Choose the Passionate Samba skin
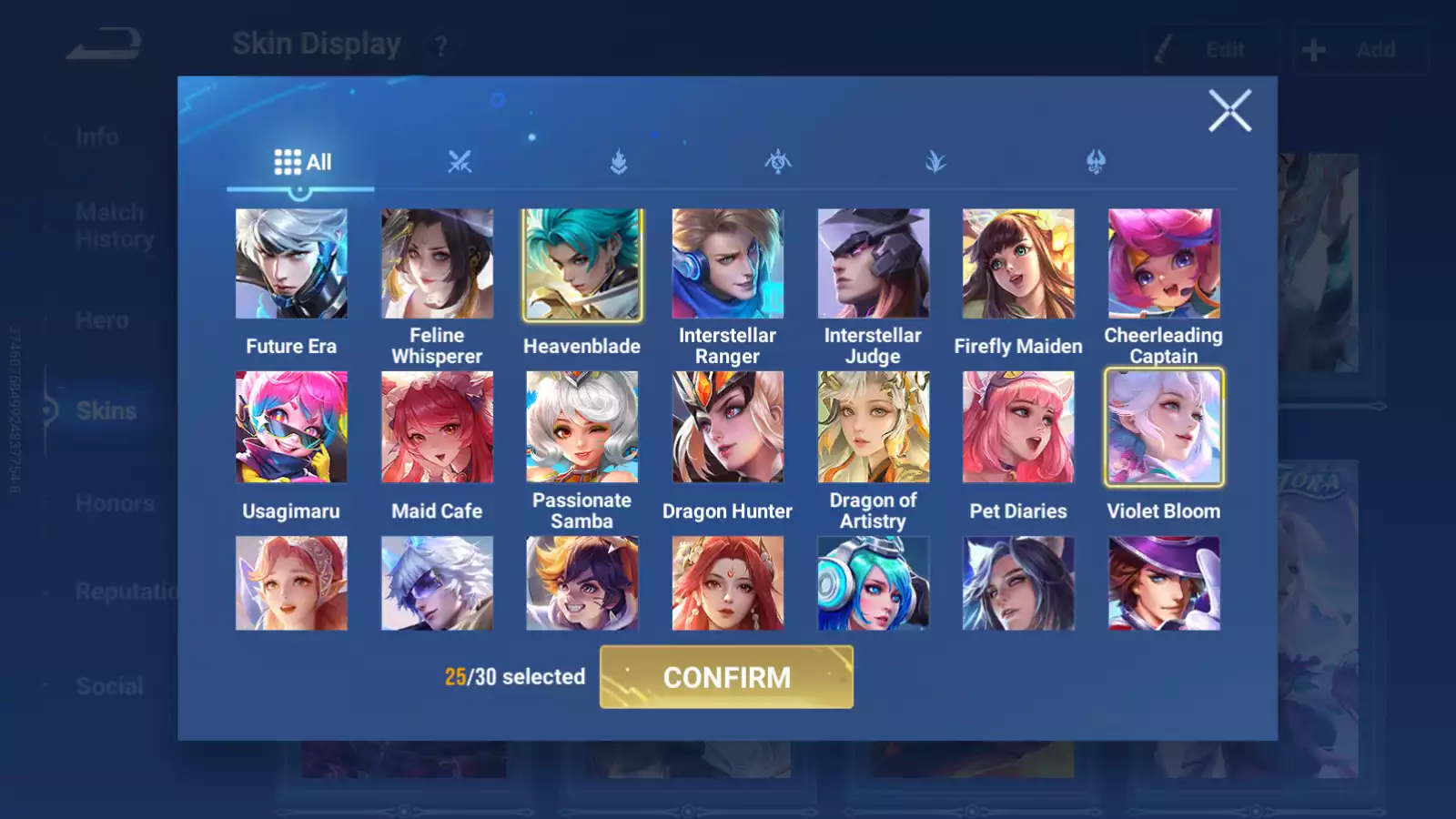The width and height of the screenshot is (1456, 819). pos(582,427)
